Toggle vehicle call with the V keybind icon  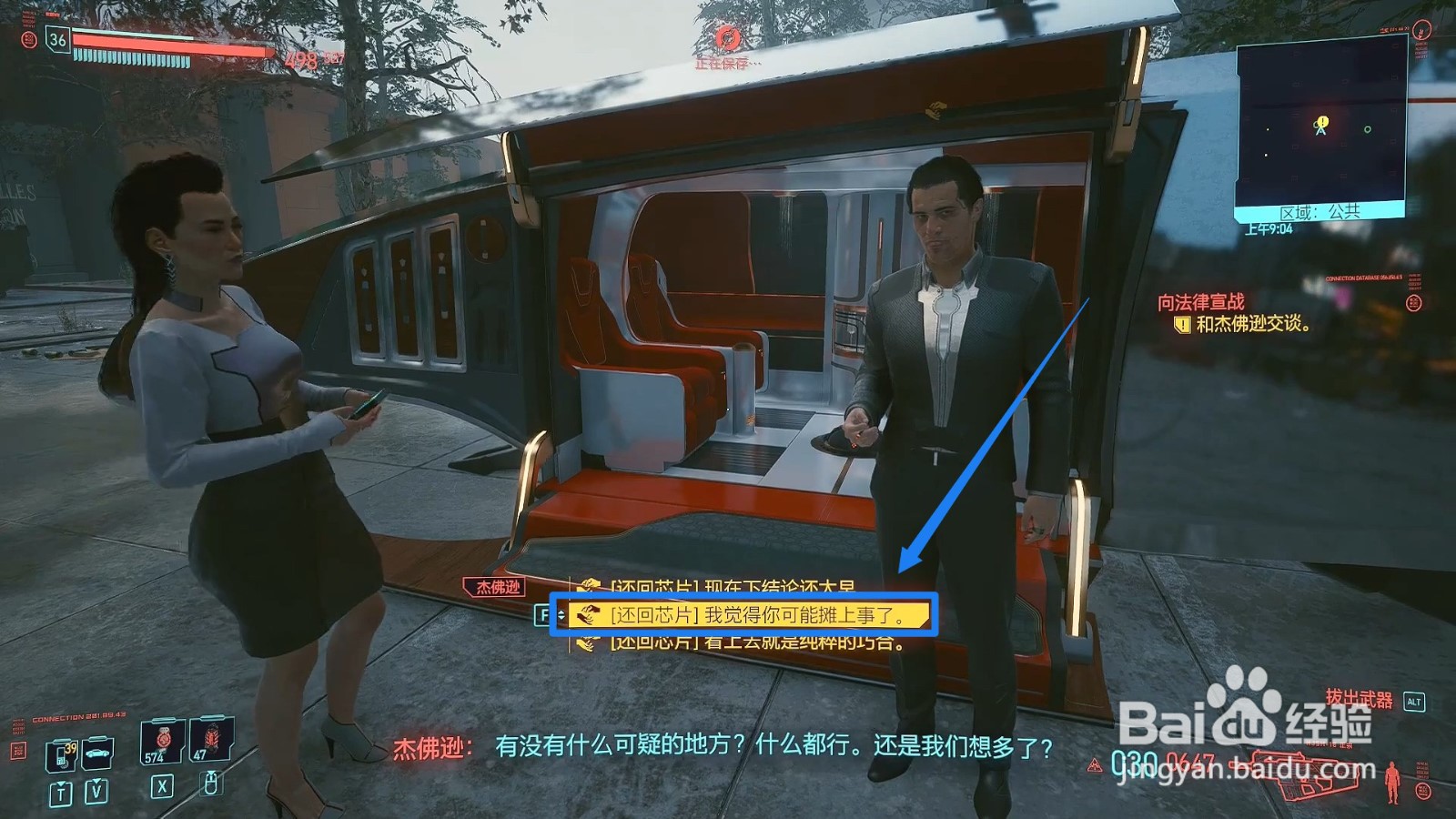click(96, 790)
